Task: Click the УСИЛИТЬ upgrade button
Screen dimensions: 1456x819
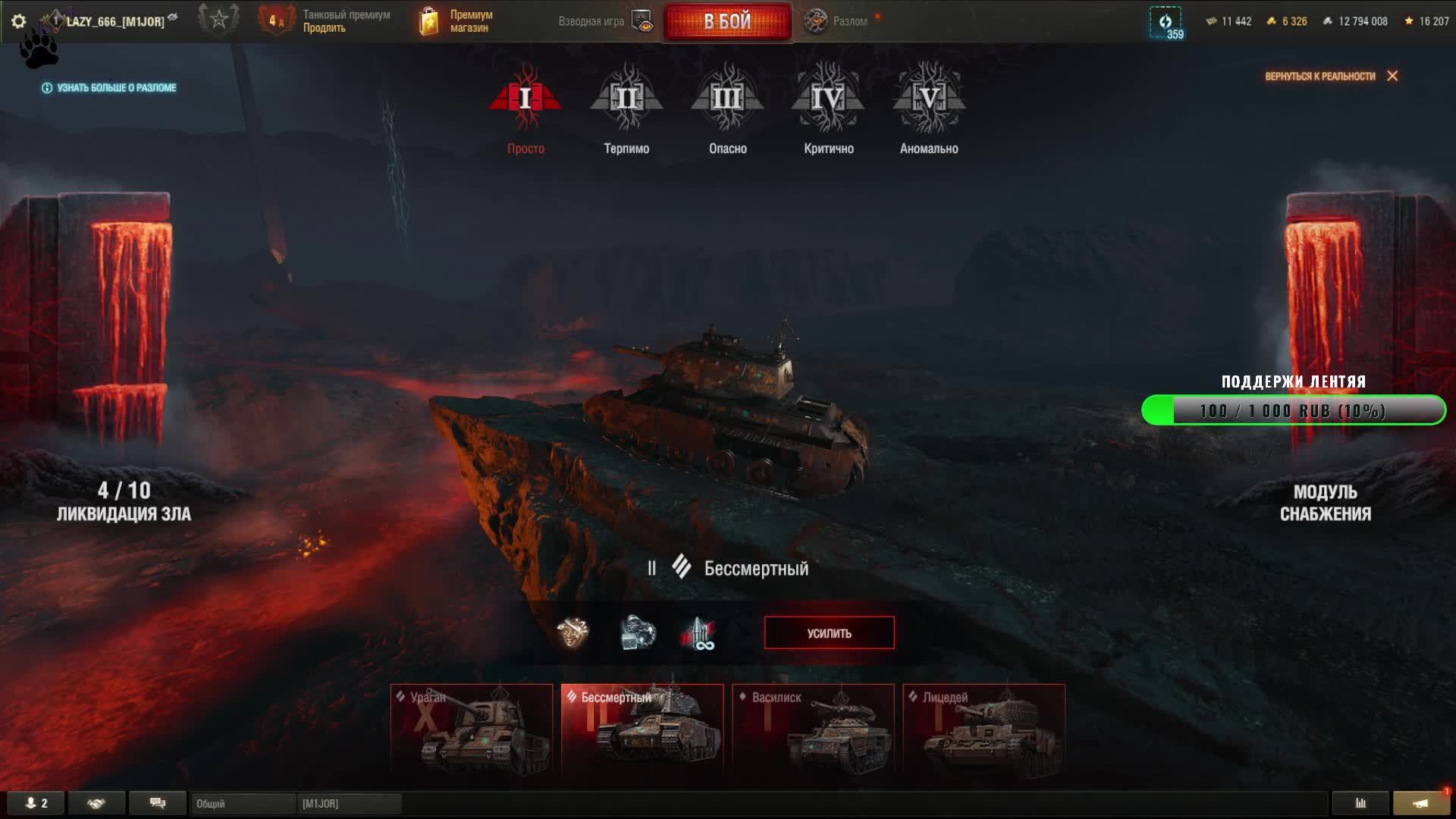Action: [x=829, y=633]
